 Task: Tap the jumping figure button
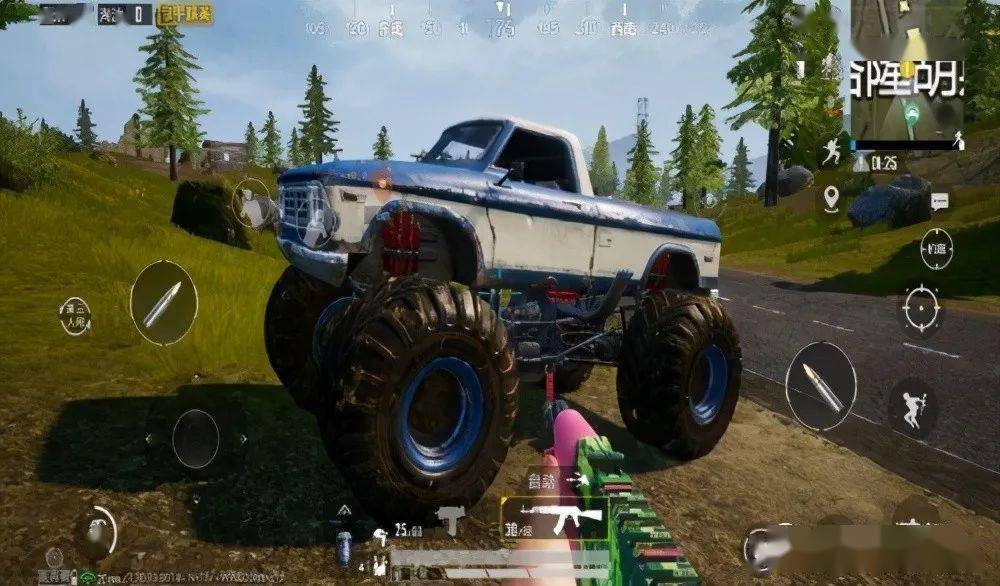912,407
